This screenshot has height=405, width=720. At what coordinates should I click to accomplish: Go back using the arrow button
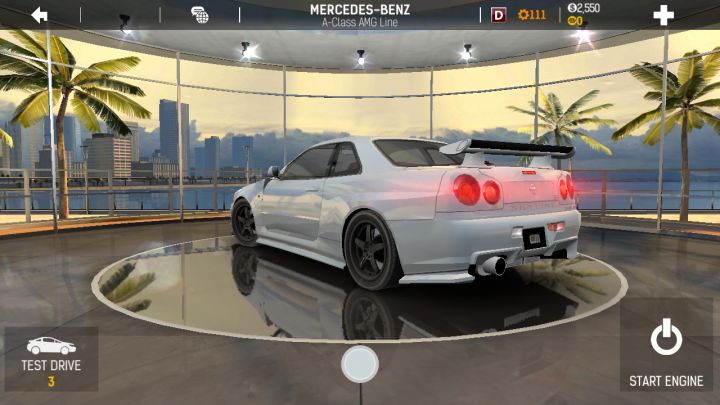[x=39, y=15]
